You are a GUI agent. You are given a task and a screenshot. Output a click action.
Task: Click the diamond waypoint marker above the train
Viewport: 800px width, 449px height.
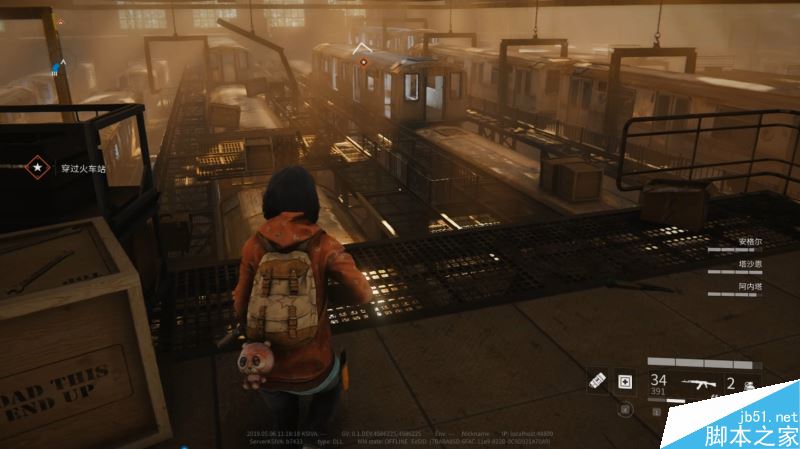(x=363, y=47)
